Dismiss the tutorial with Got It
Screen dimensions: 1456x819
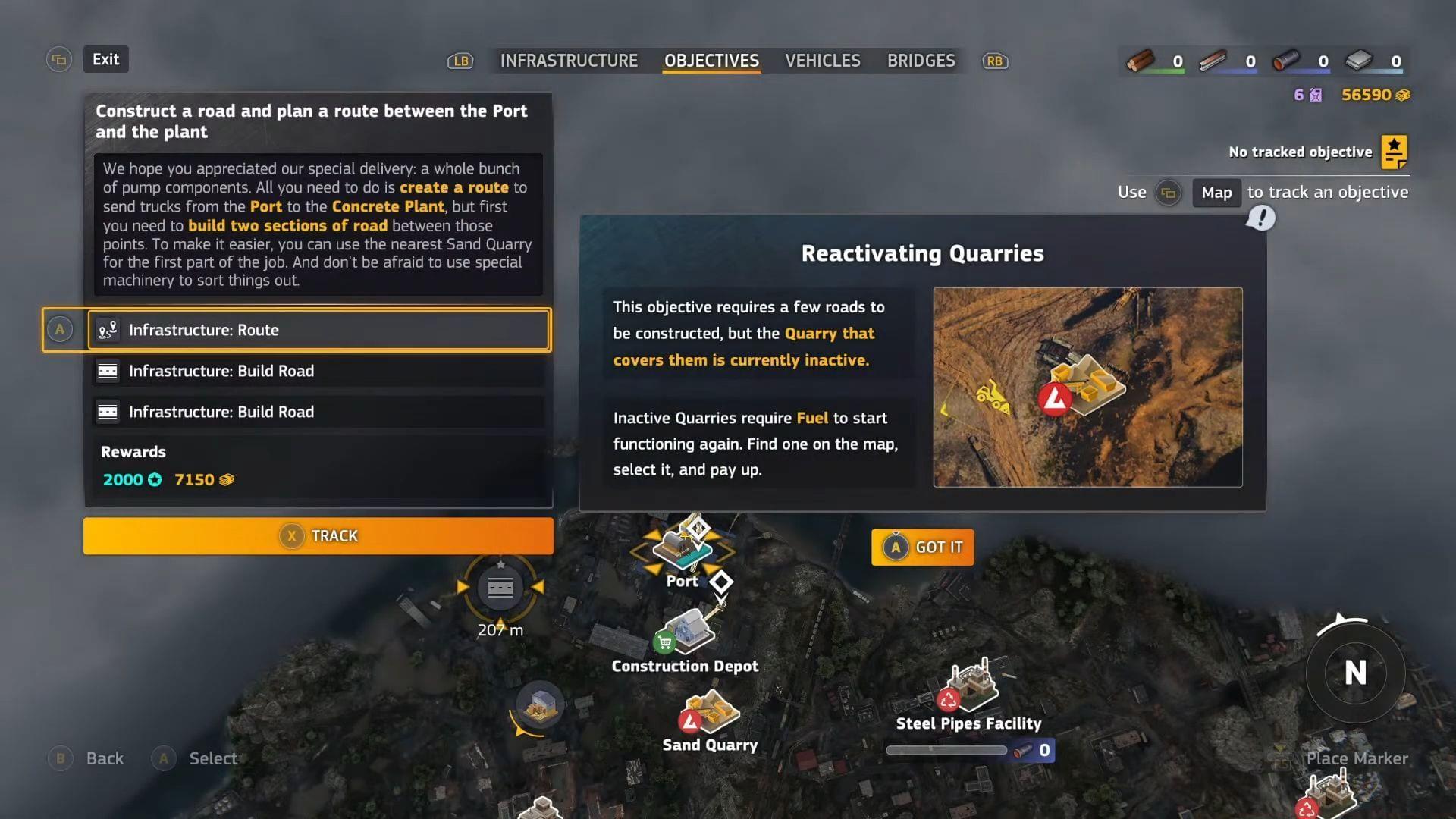(923, 548)
